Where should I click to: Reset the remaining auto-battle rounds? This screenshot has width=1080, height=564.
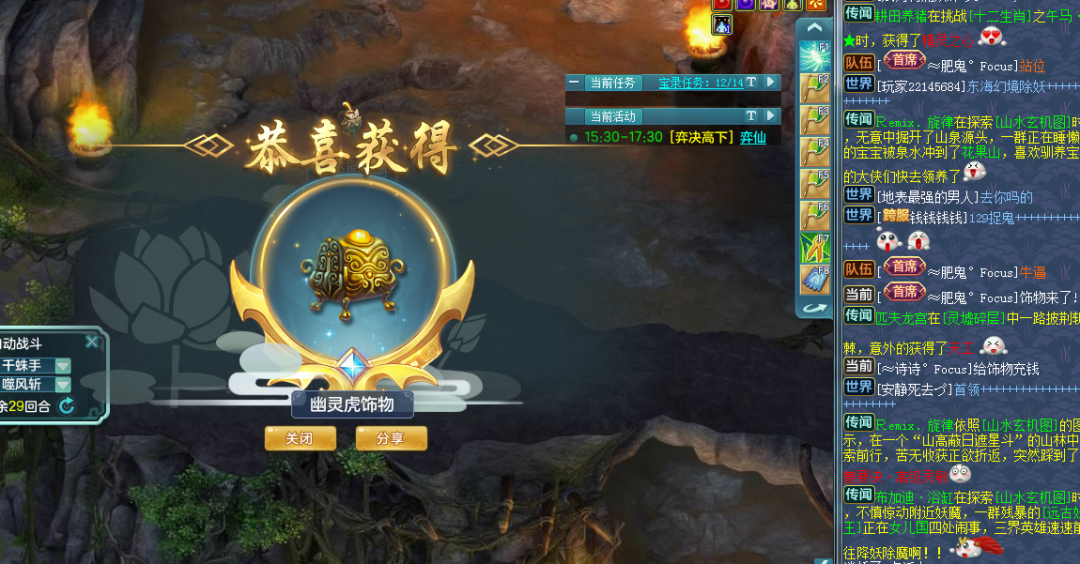coord(67,405)
